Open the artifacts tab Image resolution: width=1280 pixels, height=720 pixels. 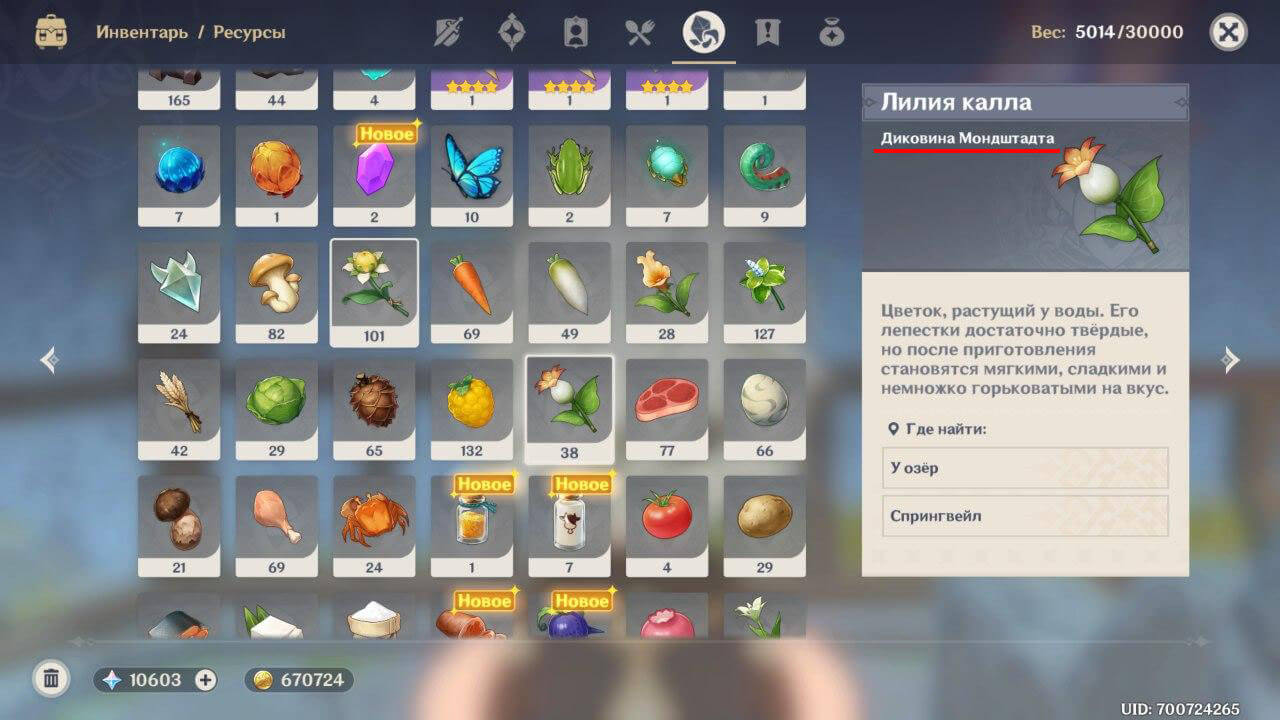[511, 33]
